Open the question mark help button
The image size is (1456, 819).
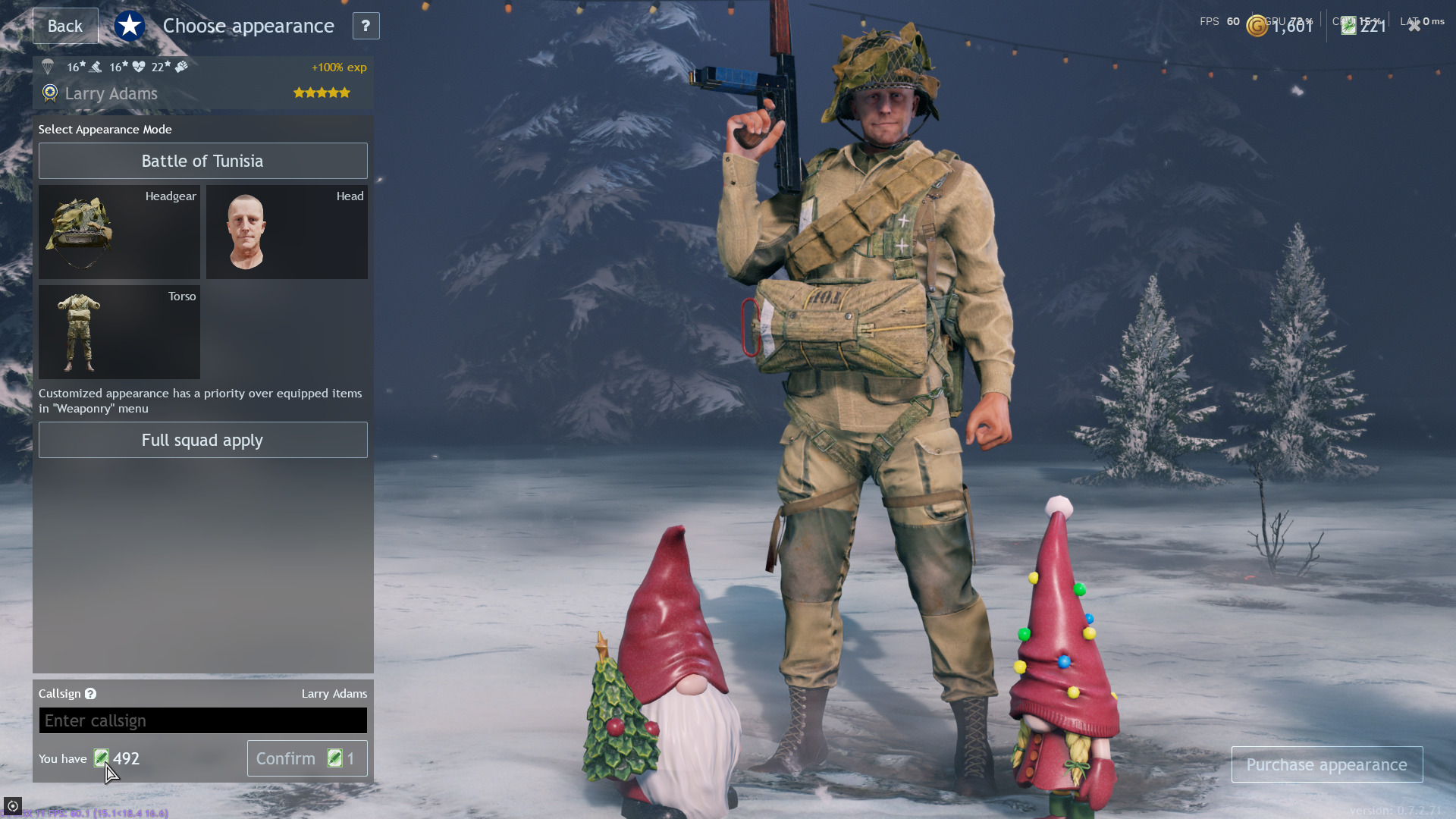(366, 26)
